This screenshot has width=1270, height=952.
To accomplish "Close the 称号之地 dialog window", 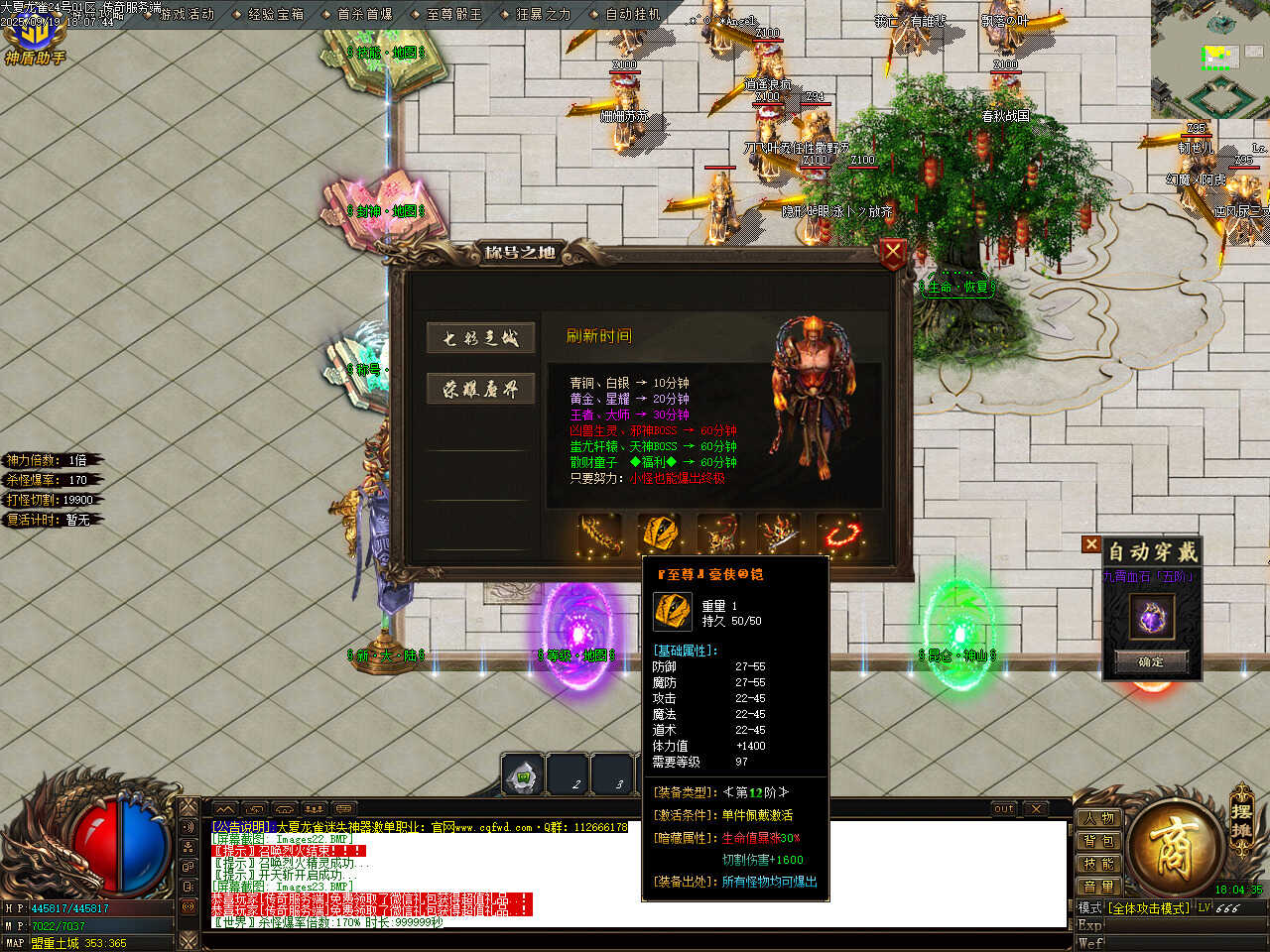I will [x=892, y=254].
